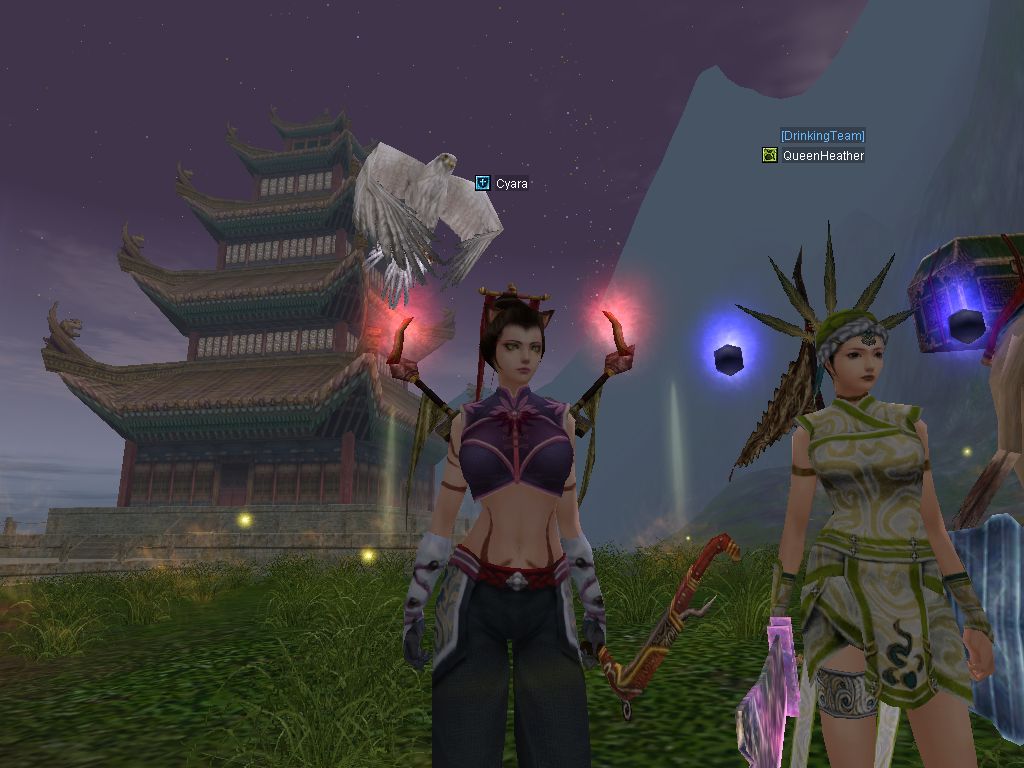The image size is (1024, 768).
Task: Select the Cyara player nameplate
Action: [x=511, y=184]
